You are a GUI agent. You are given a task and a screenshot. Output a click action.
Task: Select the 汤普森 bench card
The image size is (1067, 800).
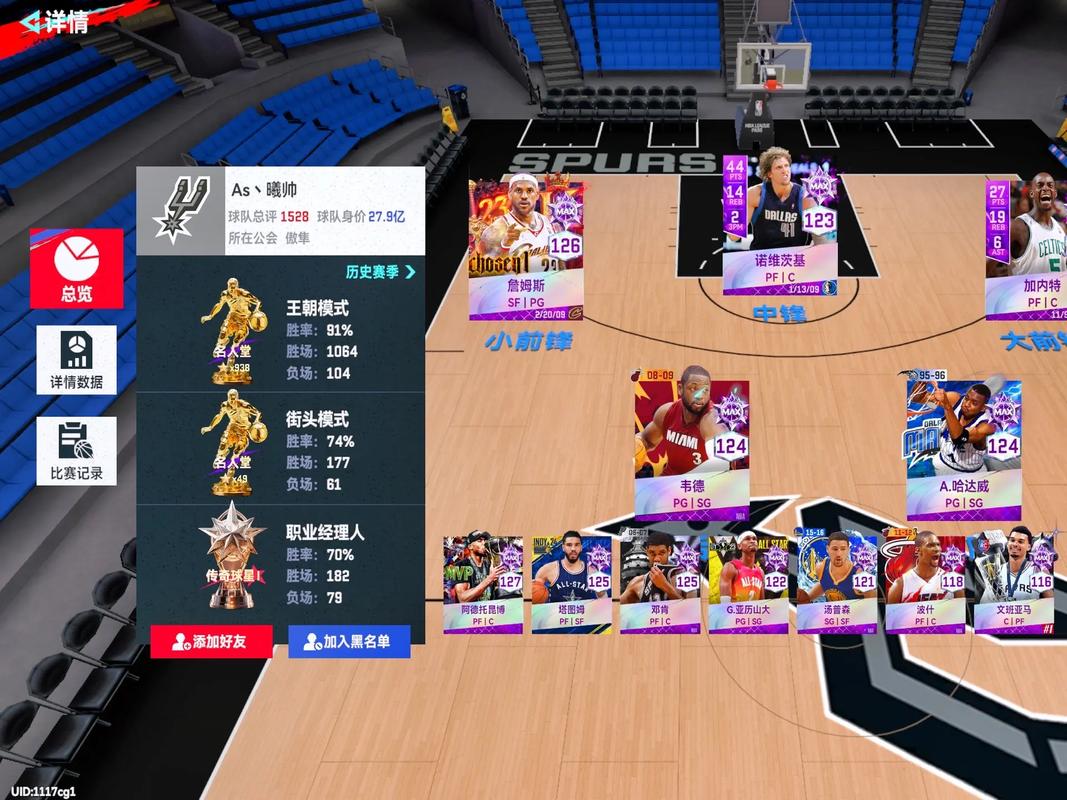click(836, 584)
